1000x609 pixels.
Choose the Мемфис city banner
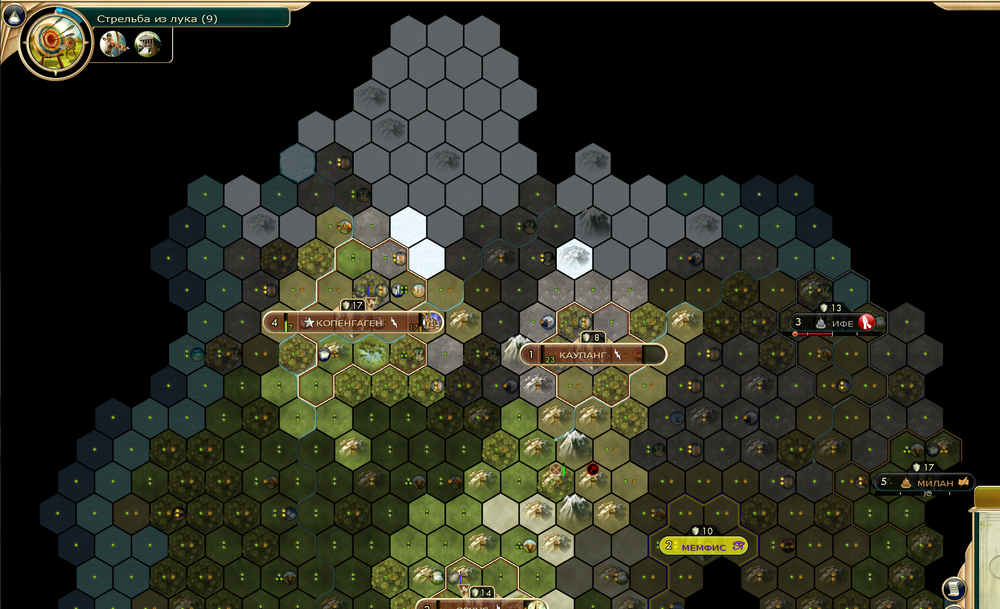click(x=703, y=546)
